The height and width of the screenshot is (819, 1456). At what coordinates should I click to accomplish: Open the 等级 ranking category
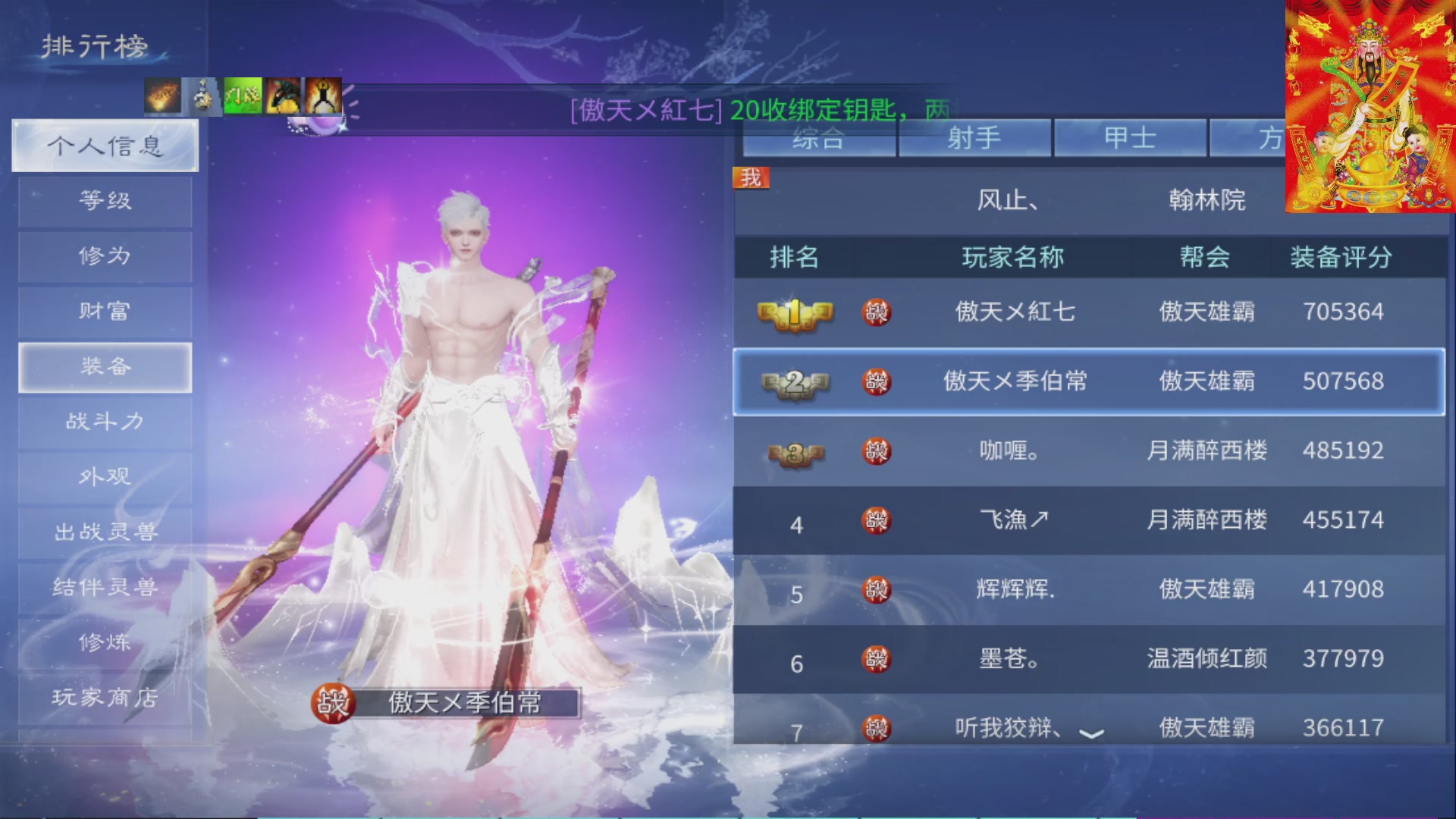tap(105, 201)
